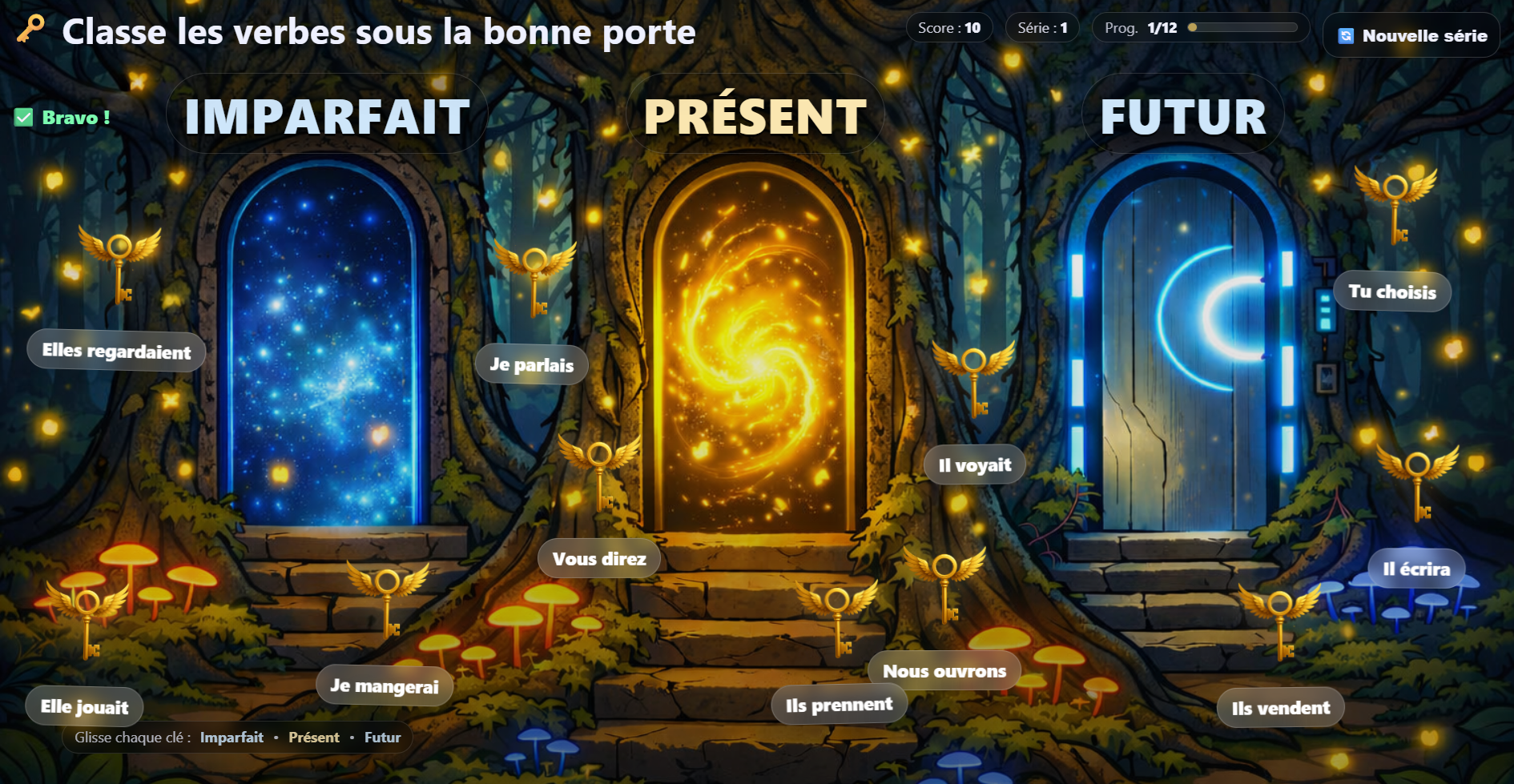Select the PRÉSENT door heading
Image resolution: width=1514 pixels, height=784 pixels.
[754, 115]
